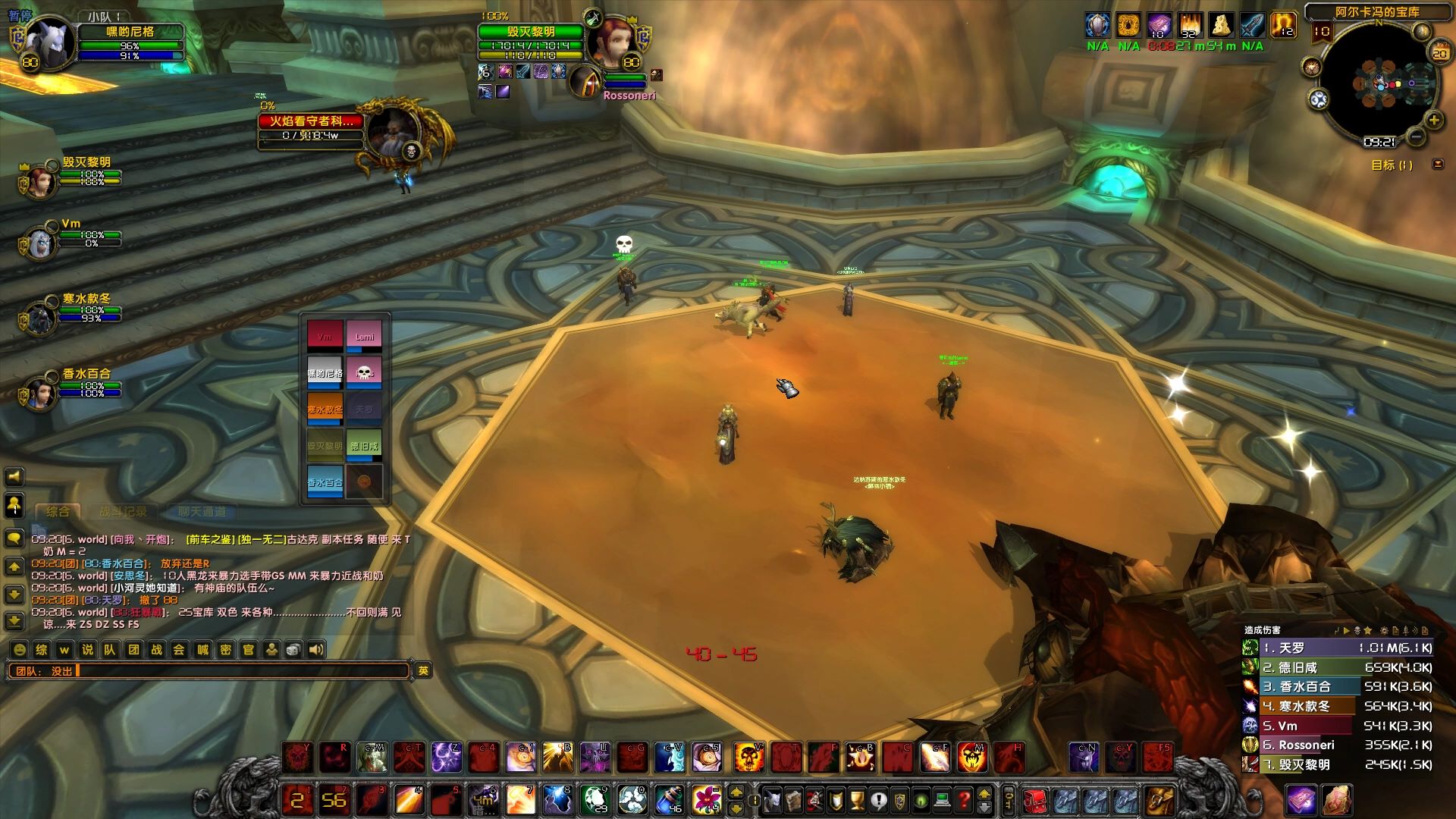Select the 说 chat channel button
The image size is (1456, 819).
pos(87,650)
